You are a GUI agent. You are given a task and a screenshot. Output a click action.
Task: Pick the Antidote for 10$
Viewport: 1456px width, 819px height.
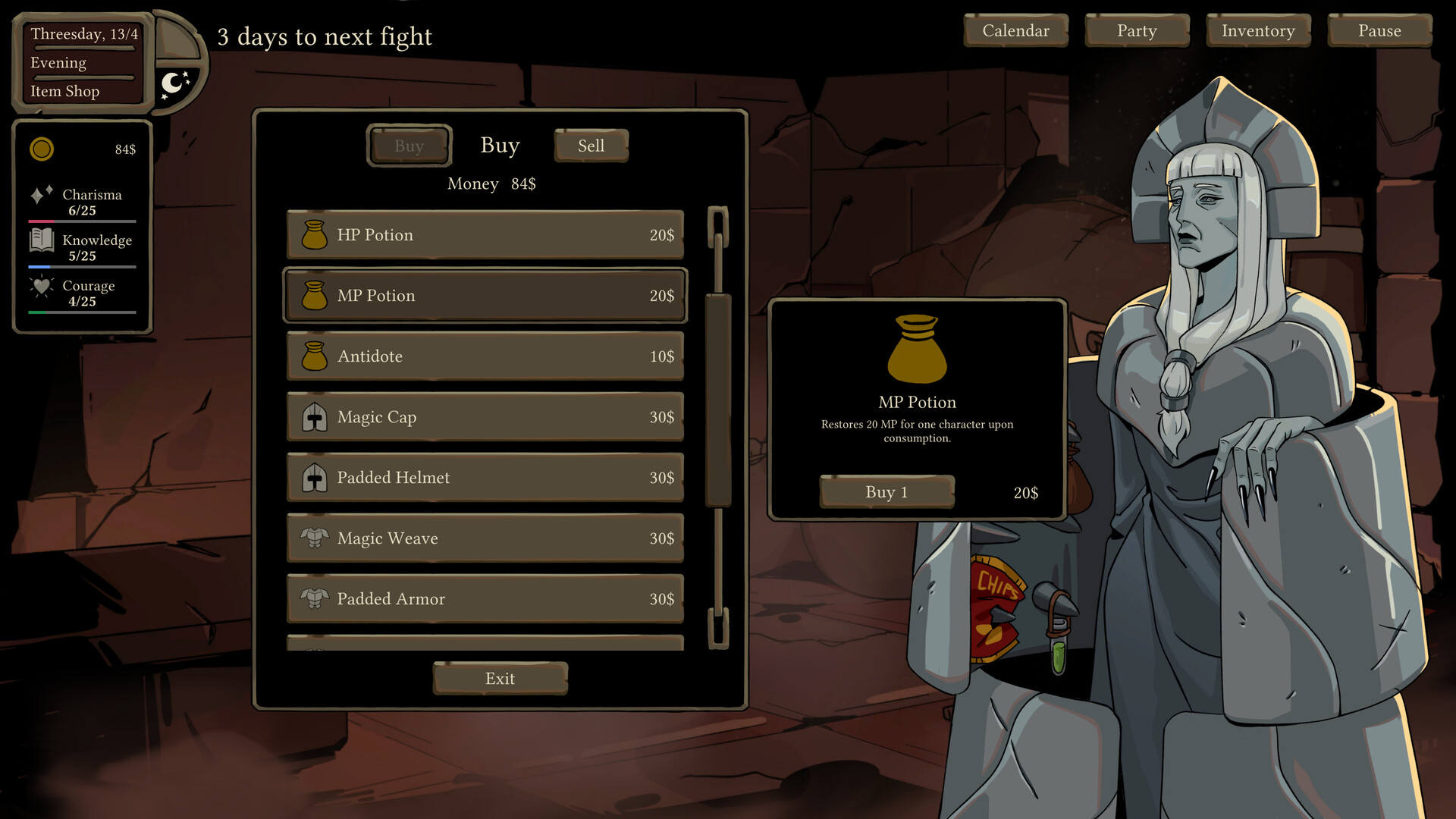tap(485, 356)
